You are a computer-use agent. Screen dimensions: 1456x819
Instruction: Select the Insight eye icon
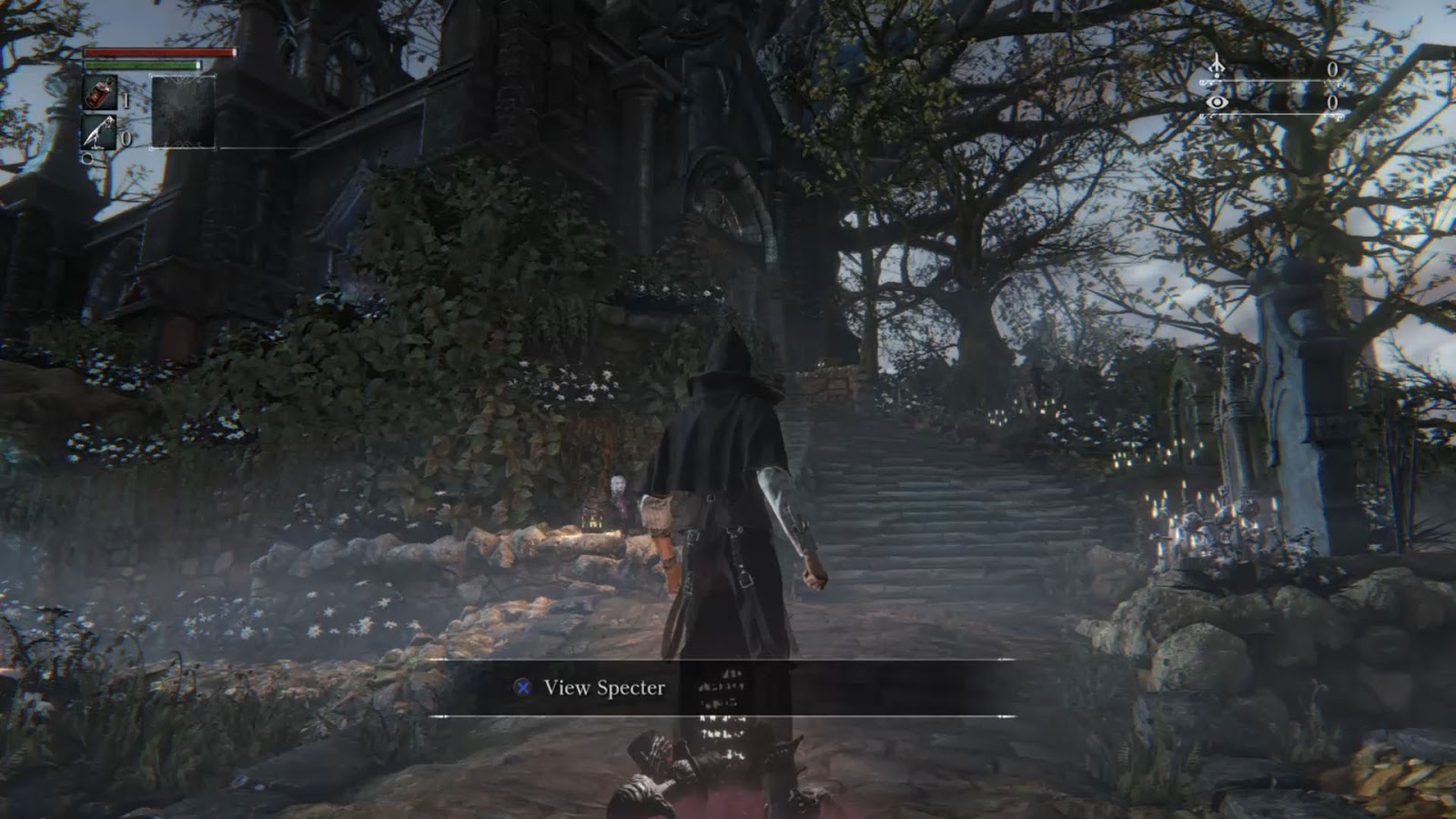[1217, 102]
